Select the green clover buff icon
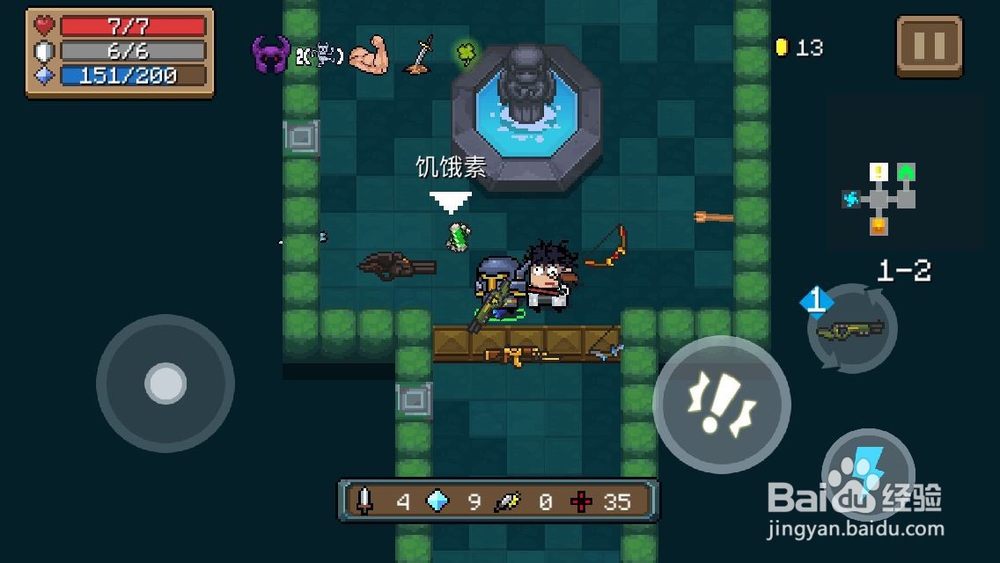This screenshot has height=563, width=1000. pos(465,50)
